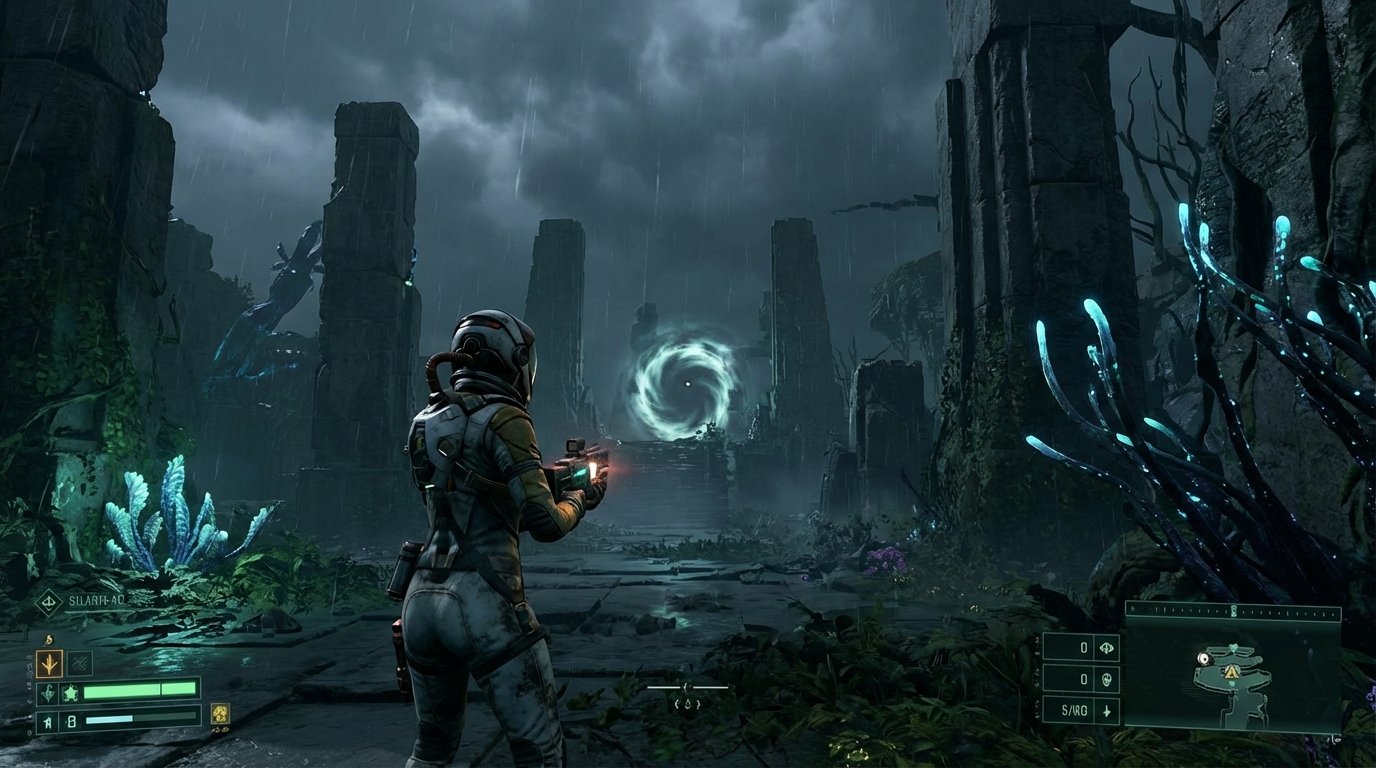Click the golden artifact icon beside the proficiency bar

[221, 717]
